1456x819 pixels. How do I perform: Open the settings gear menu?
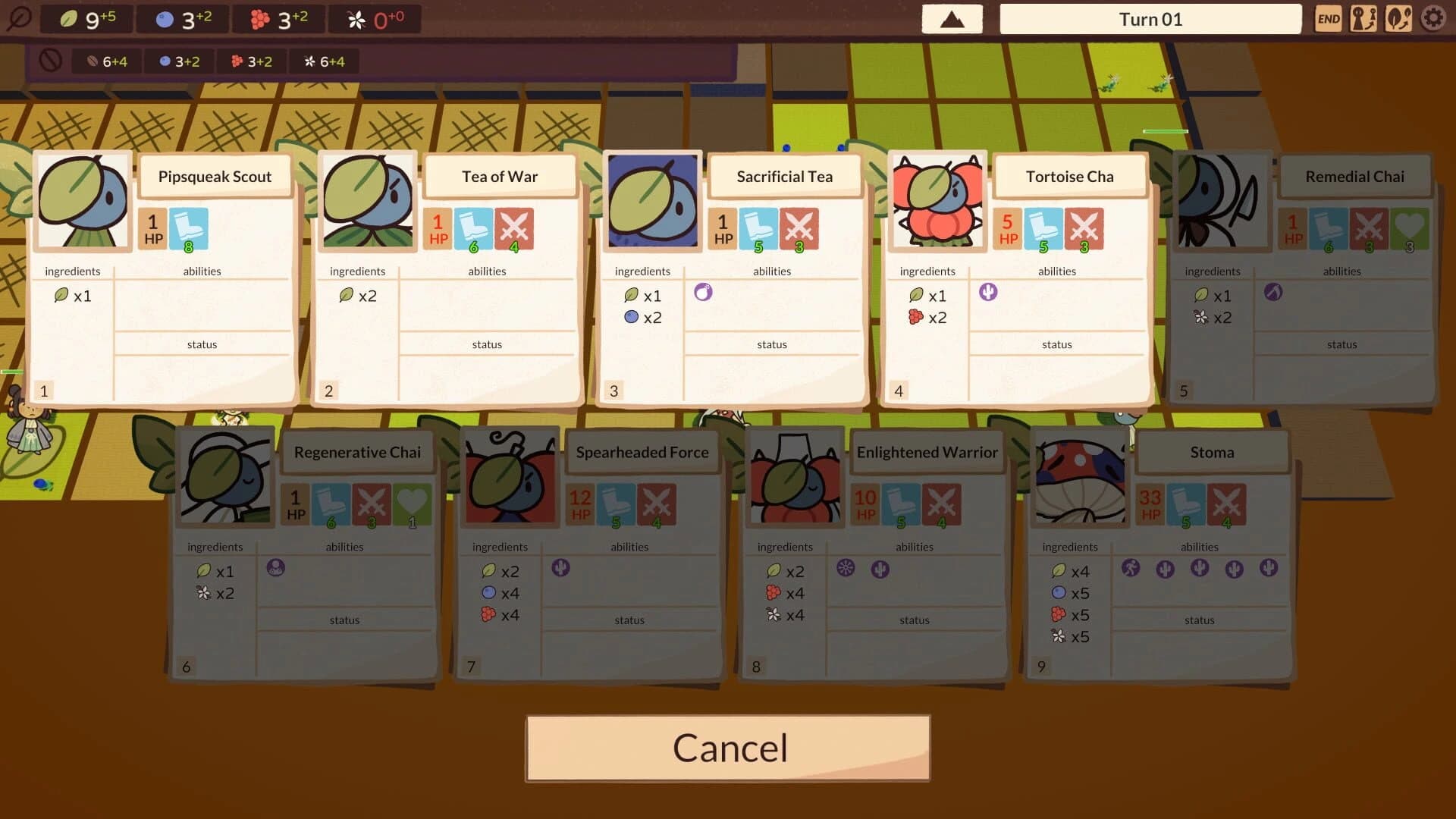(x=1434, y=18)
